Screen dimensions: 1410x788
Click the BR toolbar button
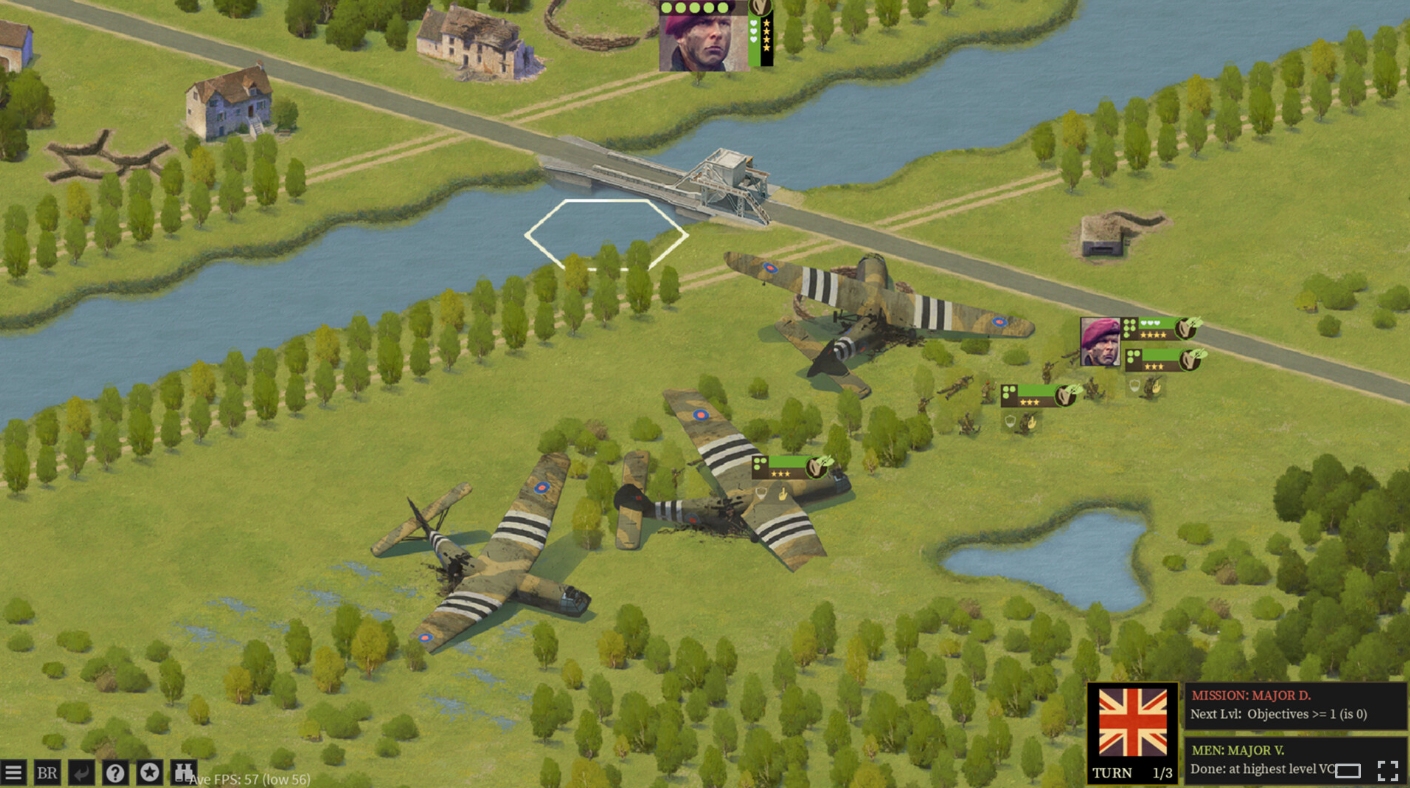tap(47, 772)
